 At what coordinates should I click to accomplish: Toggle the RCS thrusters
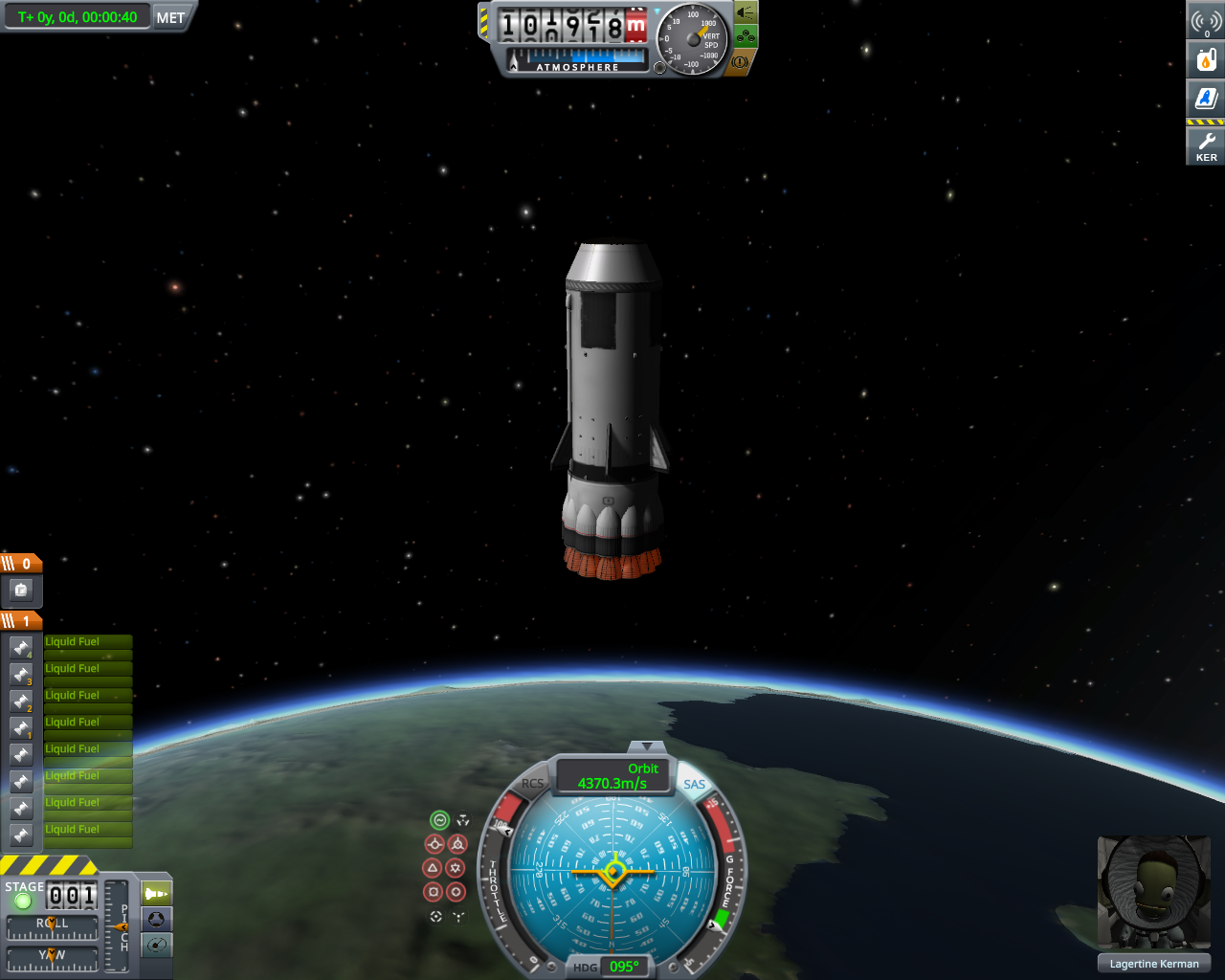tap(532, 784)
